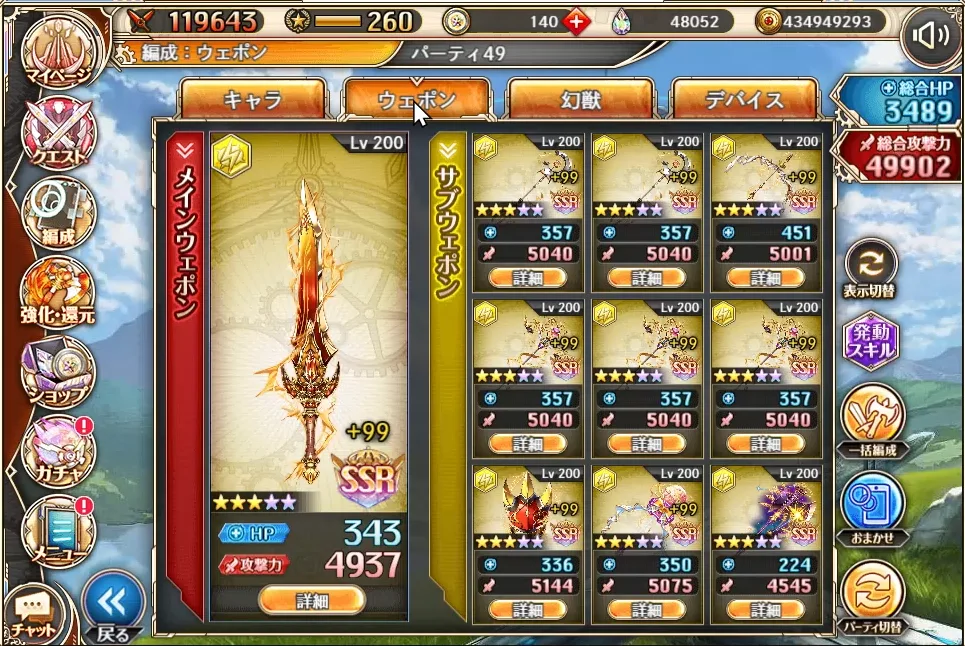Click the red plus to refill

(577, 21)
